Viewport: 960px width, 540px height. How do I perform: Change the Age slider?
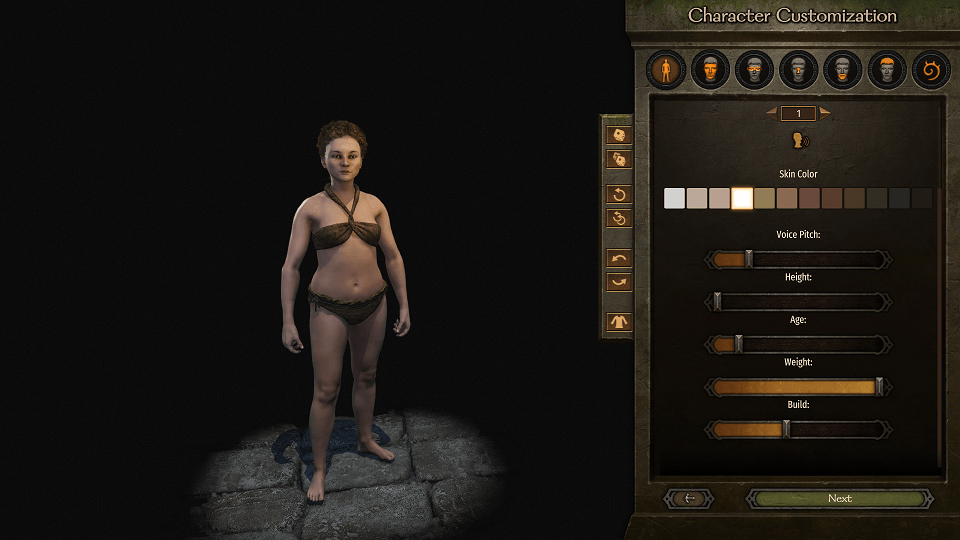pyautogui.click(x=739, y=344)
